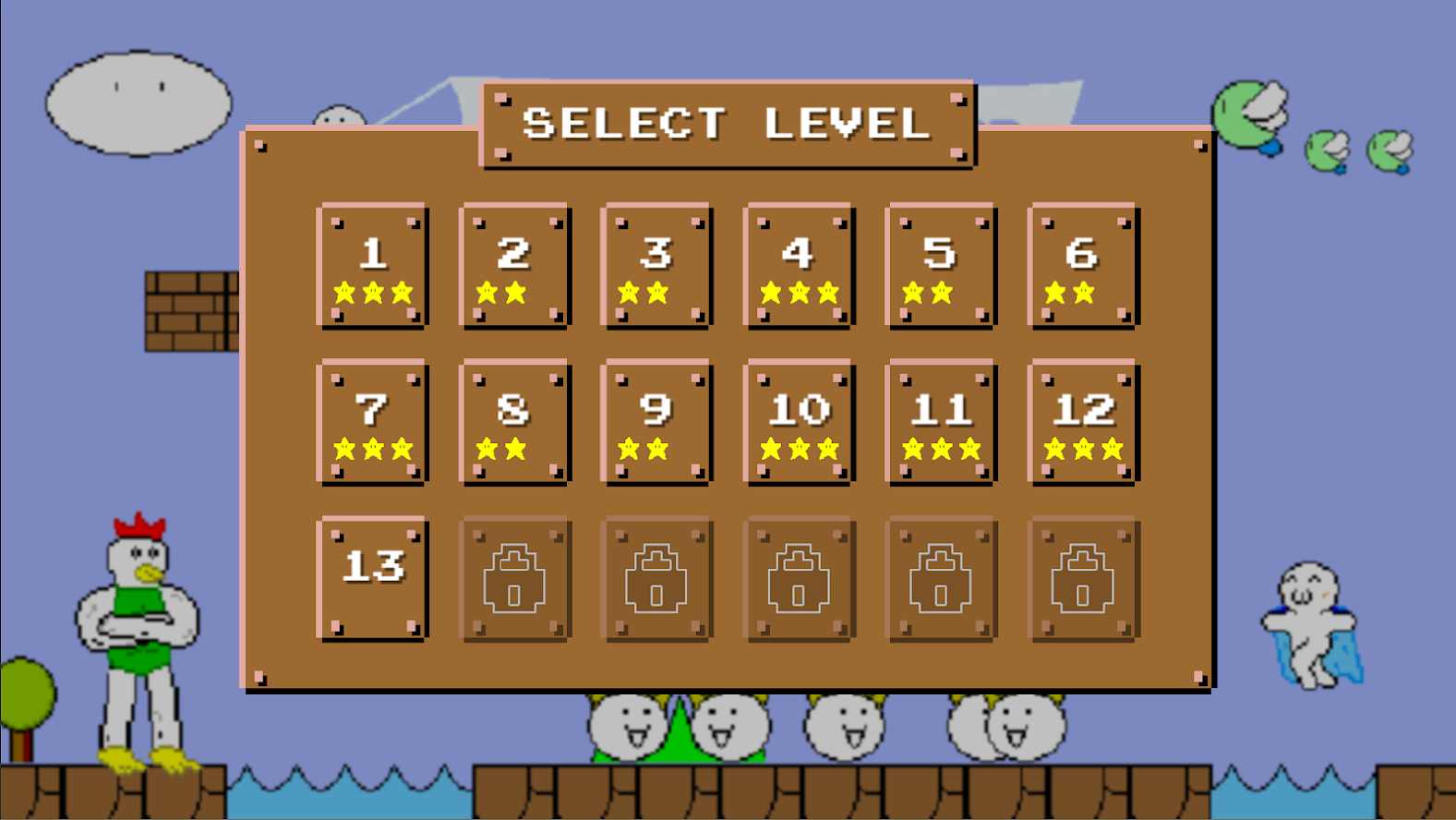
Task: Select level 10
Action: (x=799, y=422)
